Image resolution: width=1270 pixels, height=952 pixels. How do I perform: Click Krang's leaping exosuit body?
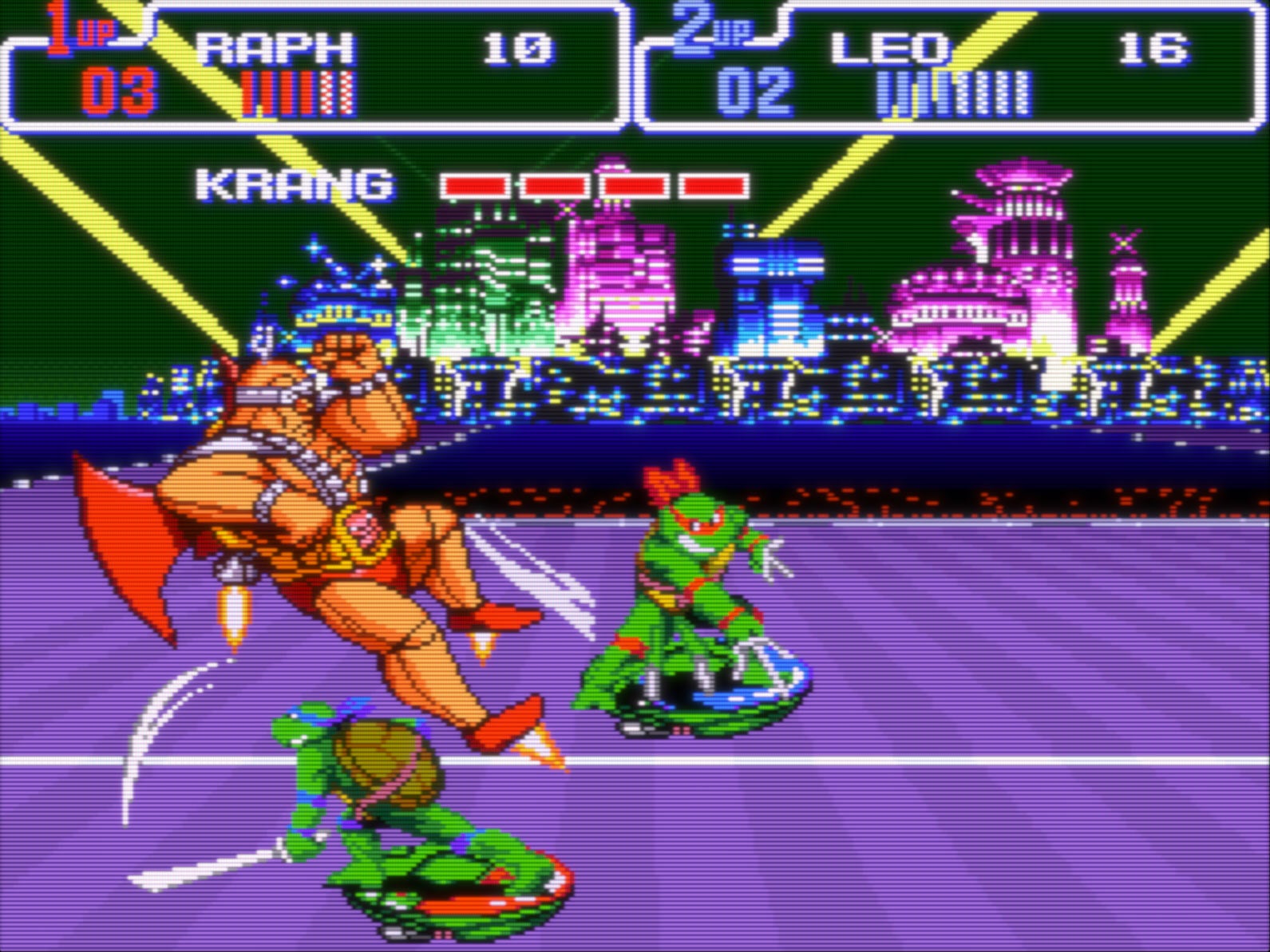[x=319, y=479]
